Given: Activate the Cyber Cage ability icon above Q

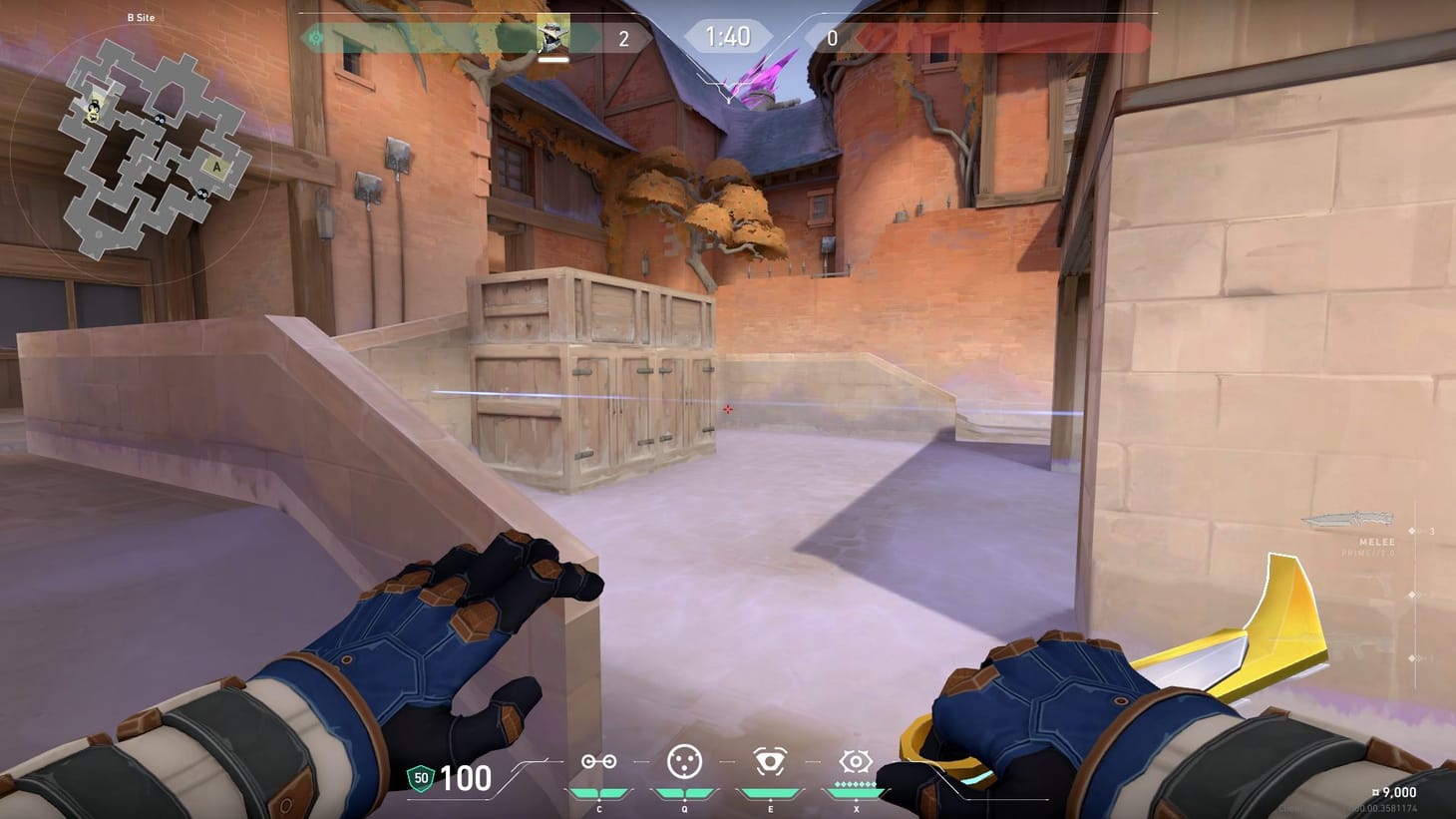Looking at the screenshot, I should pyautogui.click(x=684, y=762).
